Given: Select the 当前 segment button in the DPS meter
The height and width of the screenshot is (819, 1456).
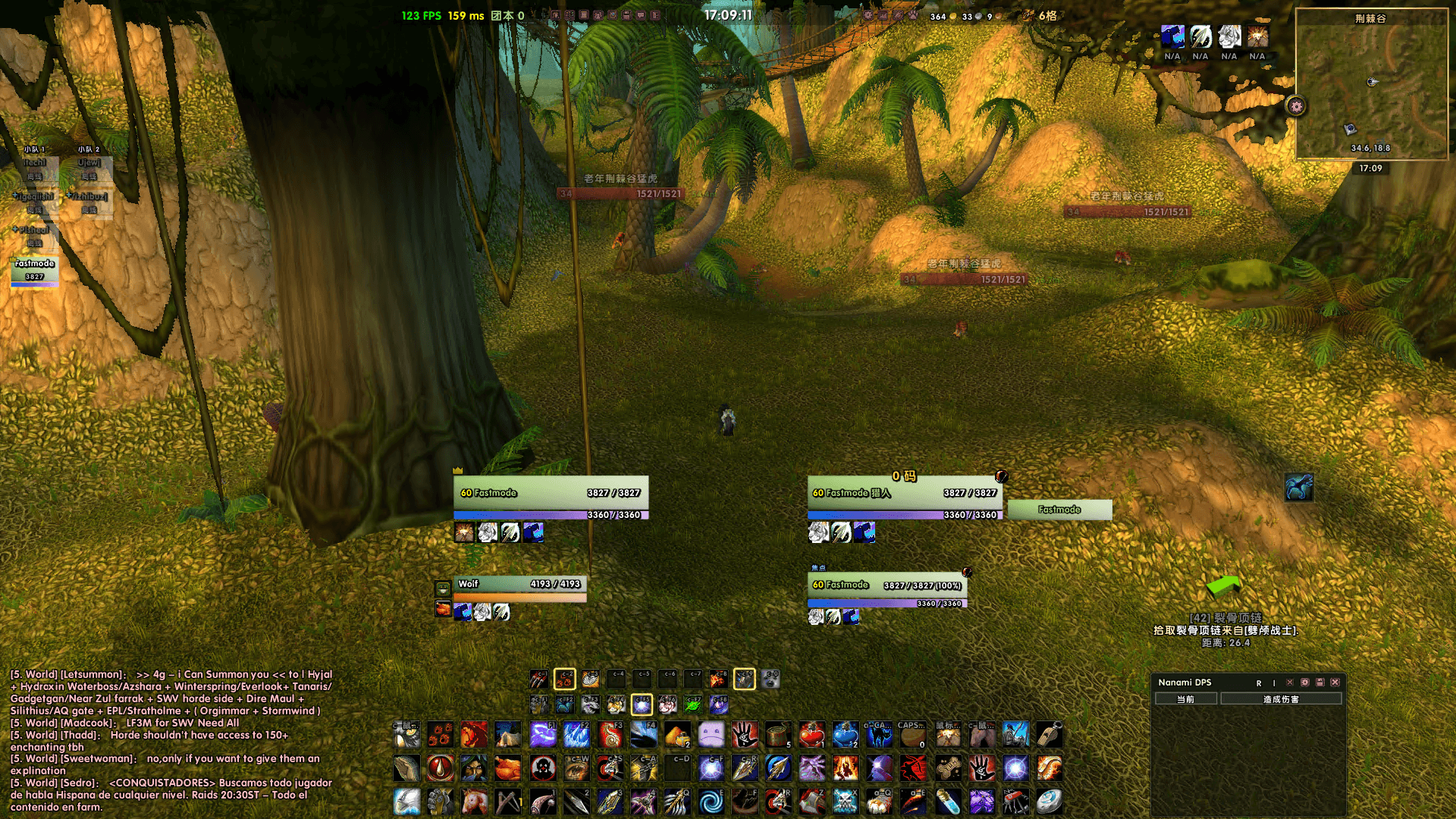Looking at the screenshot, I should 1185,699.
